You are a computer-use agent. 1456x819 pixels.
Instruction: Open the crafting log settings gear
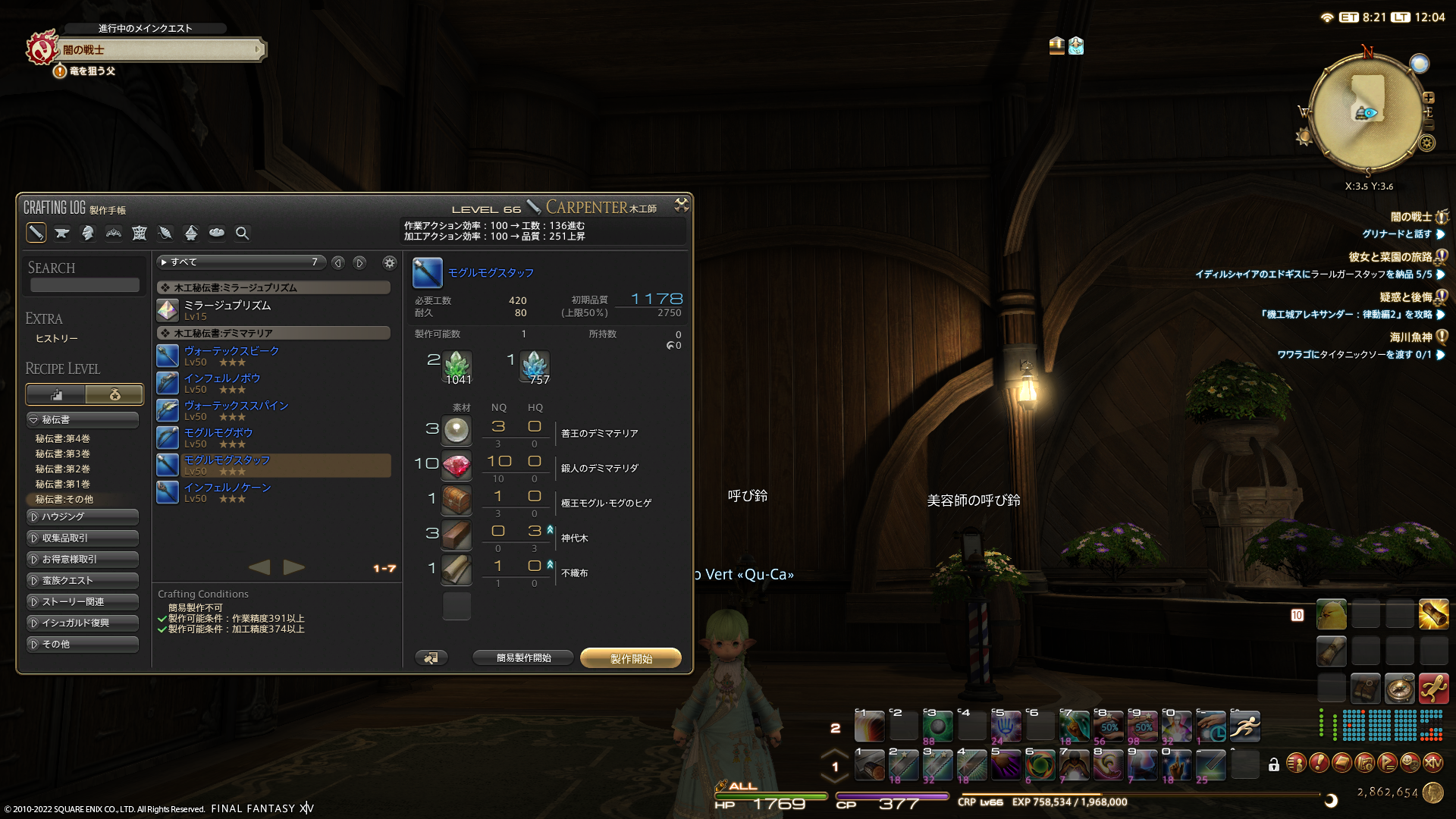tap(389, 262)
